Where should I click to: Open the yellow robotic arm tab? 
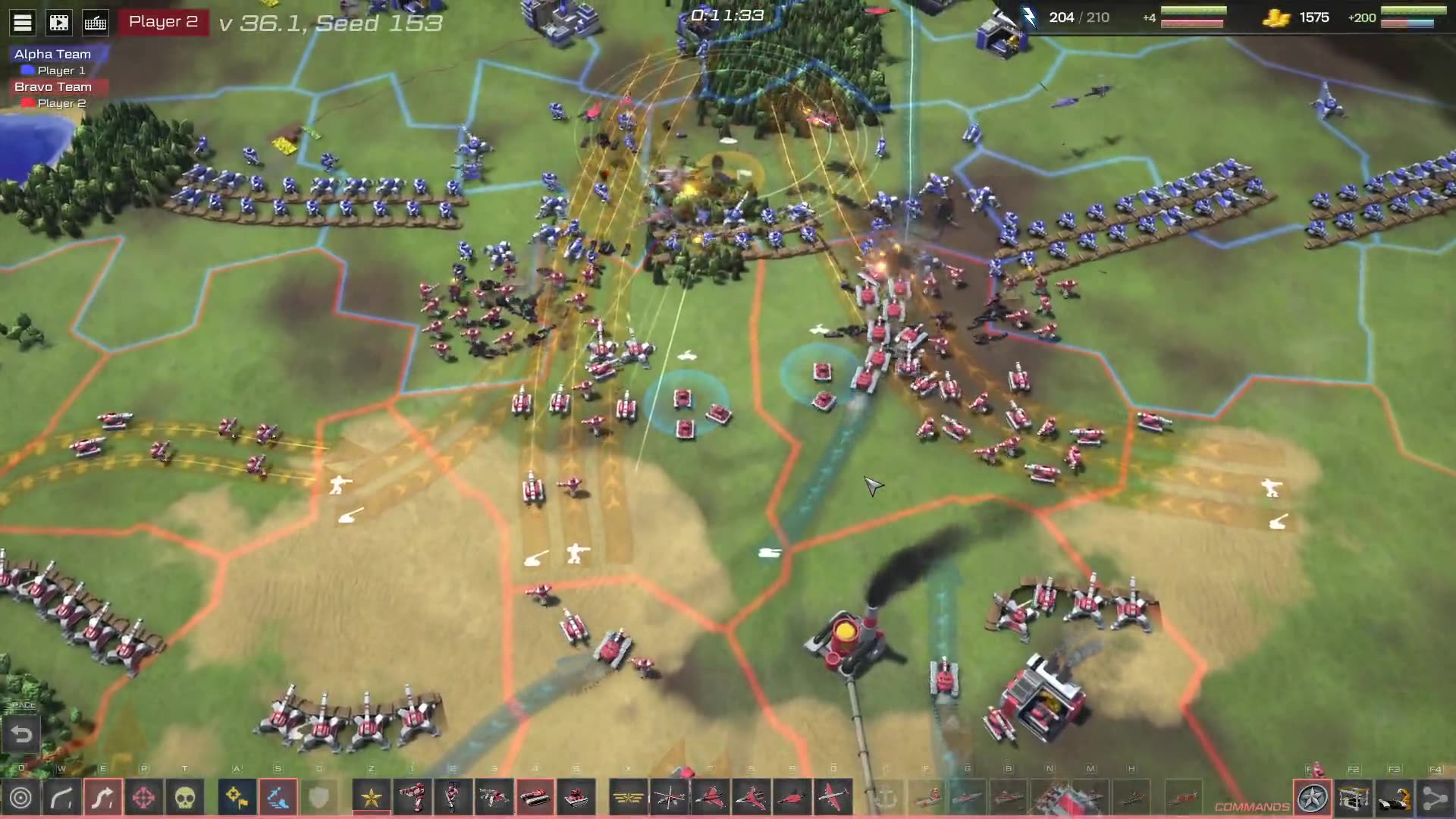coord(1395,798)
